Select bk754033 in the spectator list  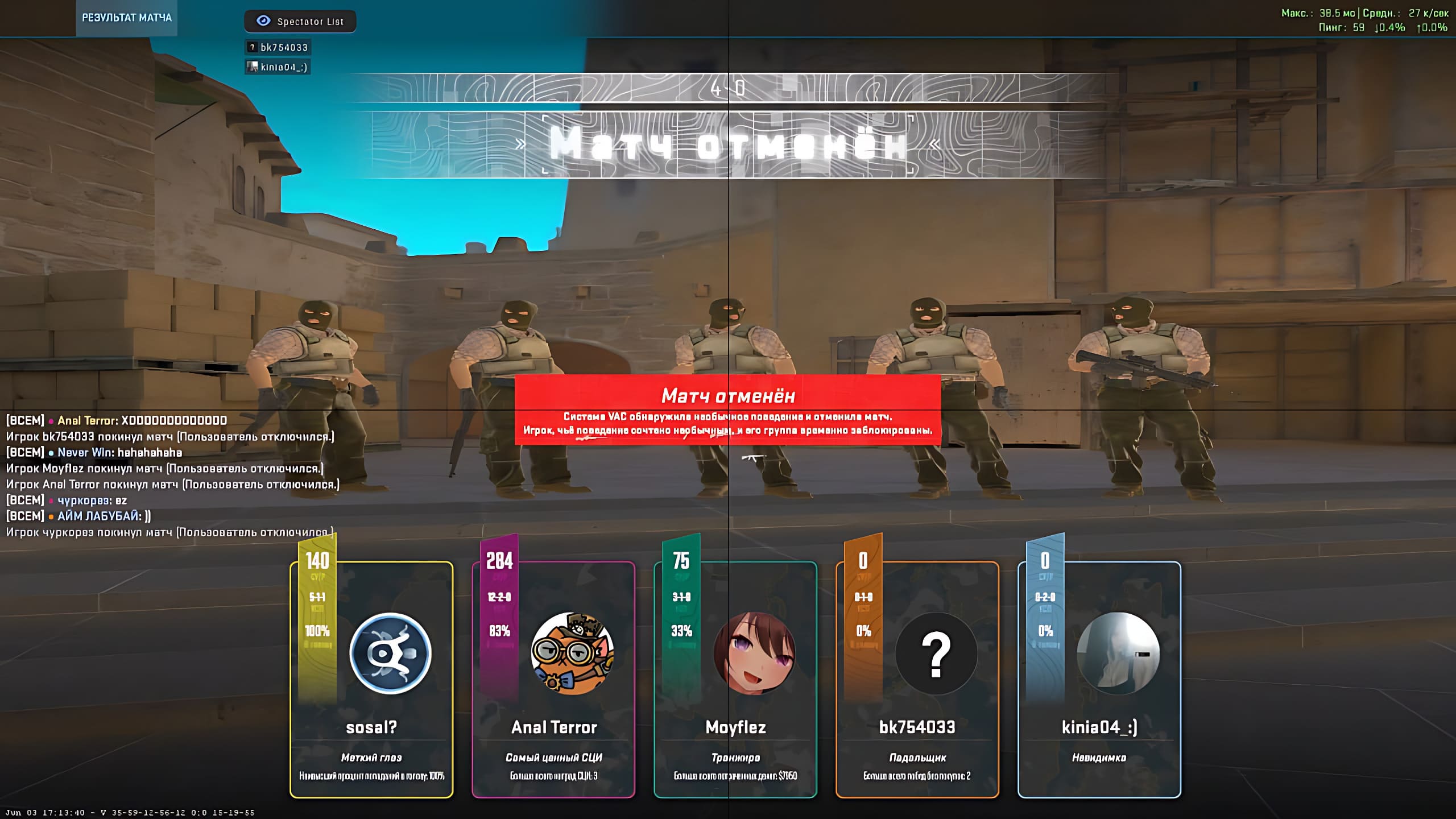(x=279, y=48)
